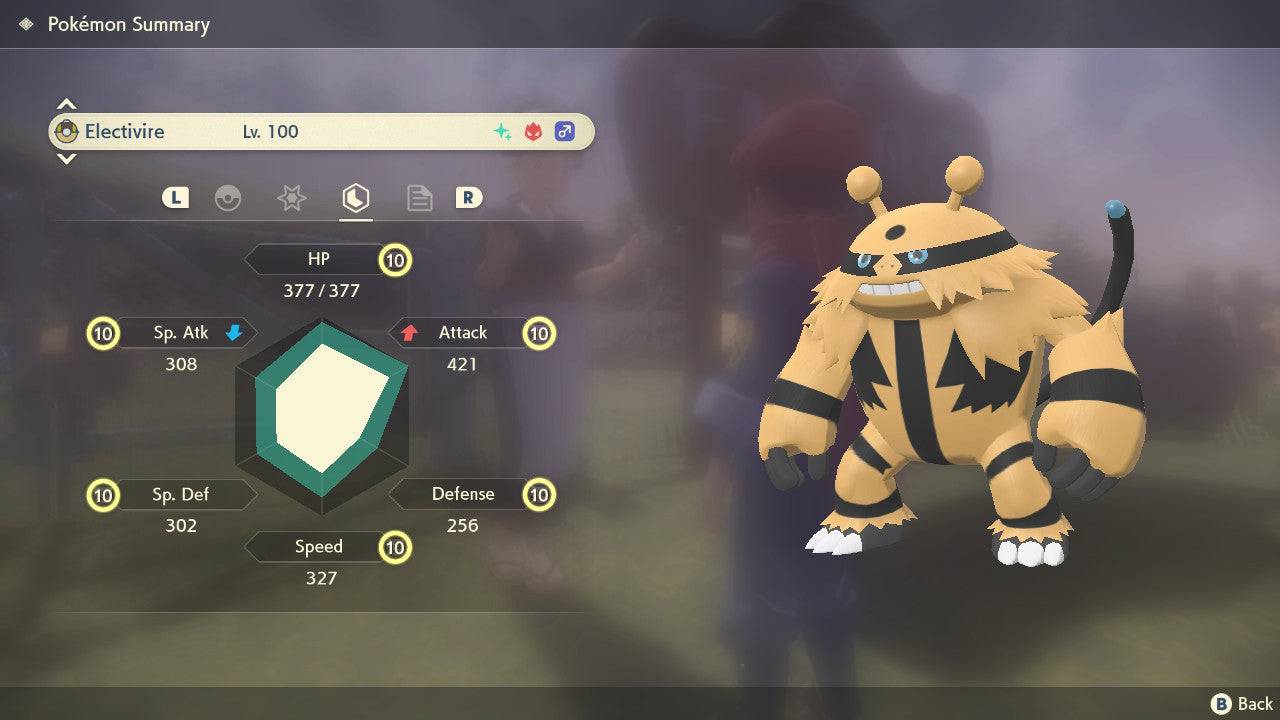Click the L shoulder button indicator
Image resolution: width=1280 pixels, height=720 pixels.
point(175,198)
